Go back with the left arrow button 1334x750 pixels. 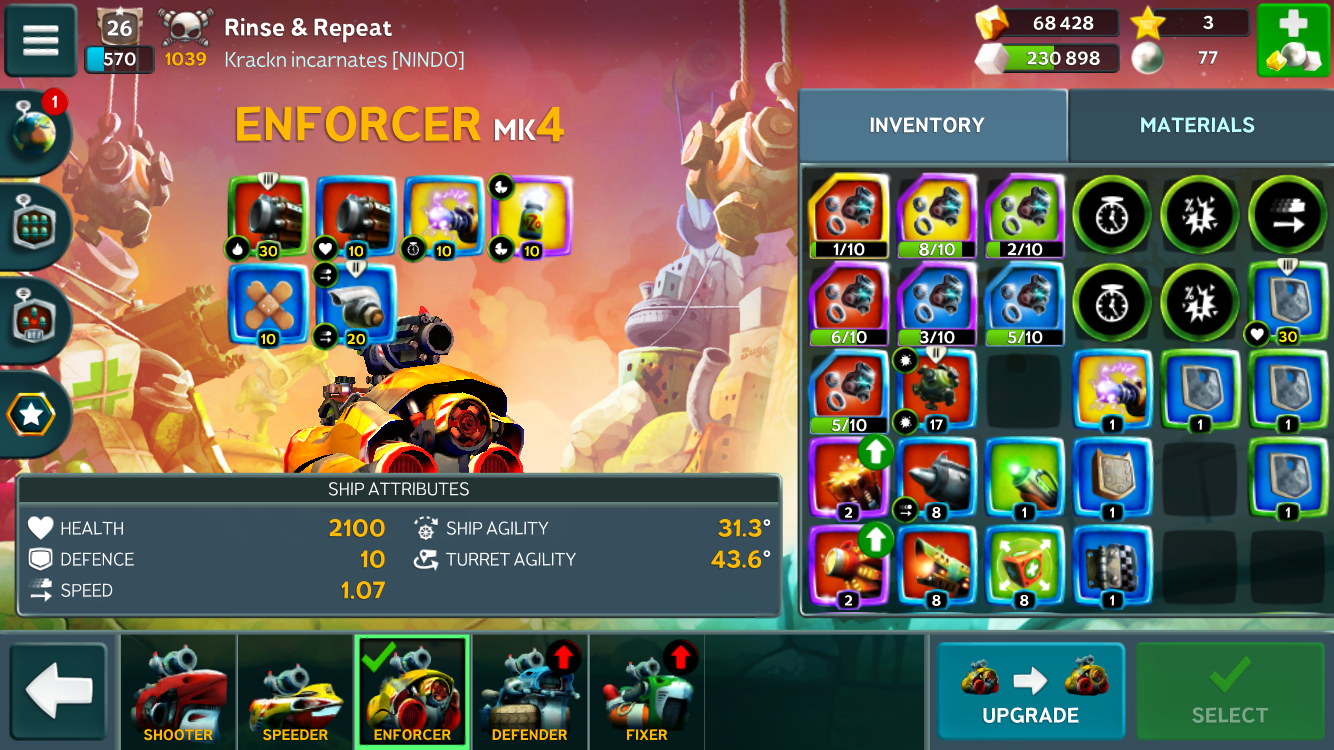tap(59, 692)
